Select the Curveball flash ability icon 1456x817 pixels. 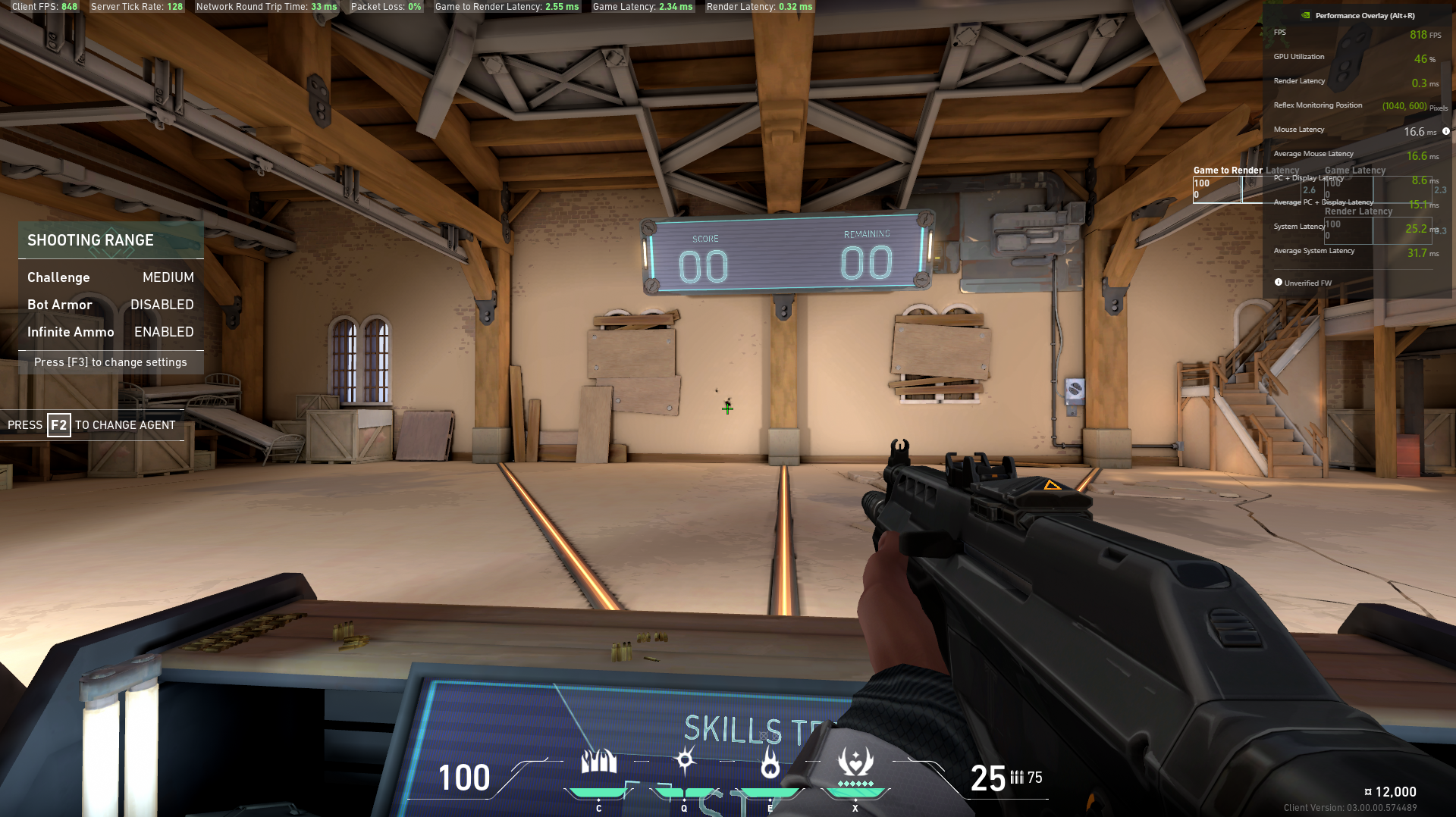685,760
